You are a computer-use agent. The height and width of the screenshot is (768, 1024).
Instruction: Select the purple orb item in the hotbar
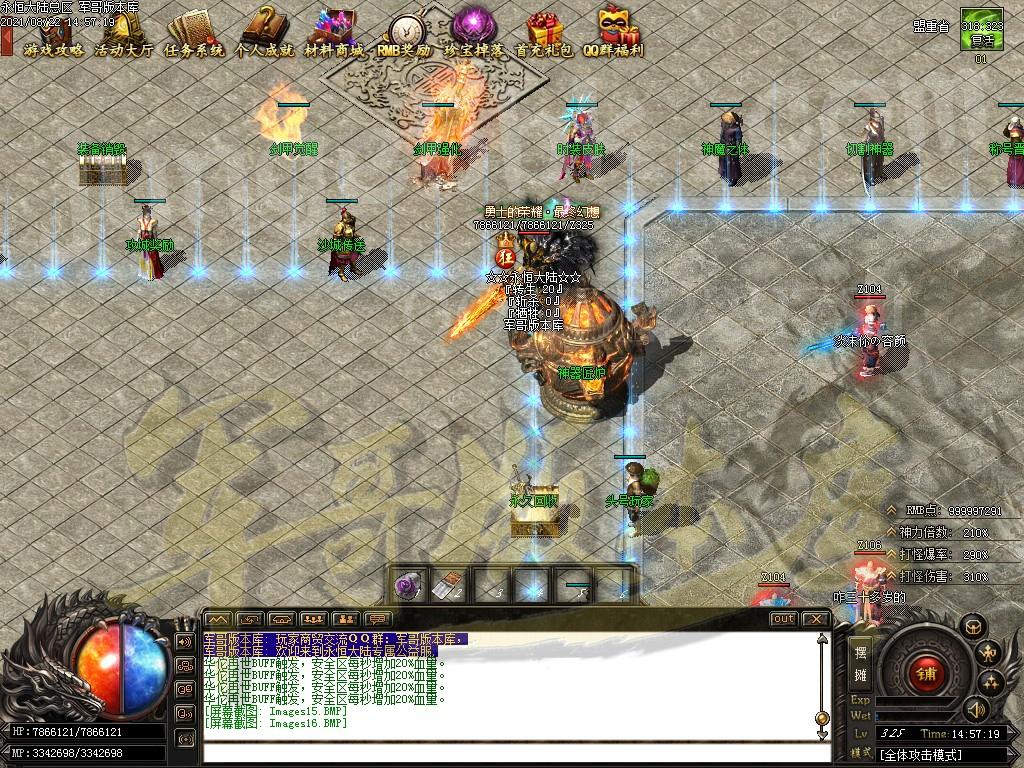pos(407,586)
